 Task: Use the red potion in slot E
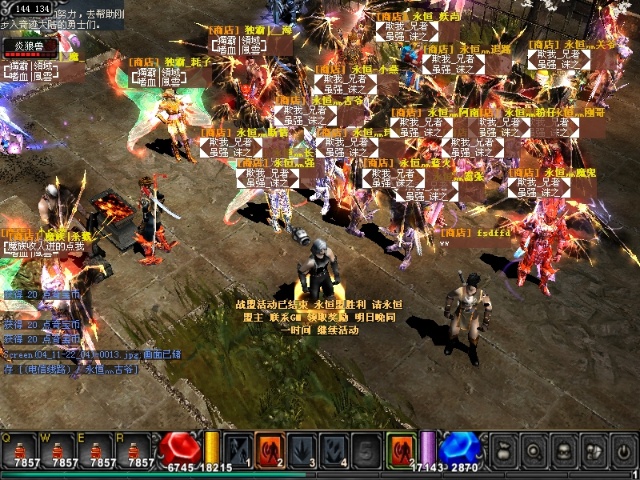pyautogui.click(x=100, y=450)
